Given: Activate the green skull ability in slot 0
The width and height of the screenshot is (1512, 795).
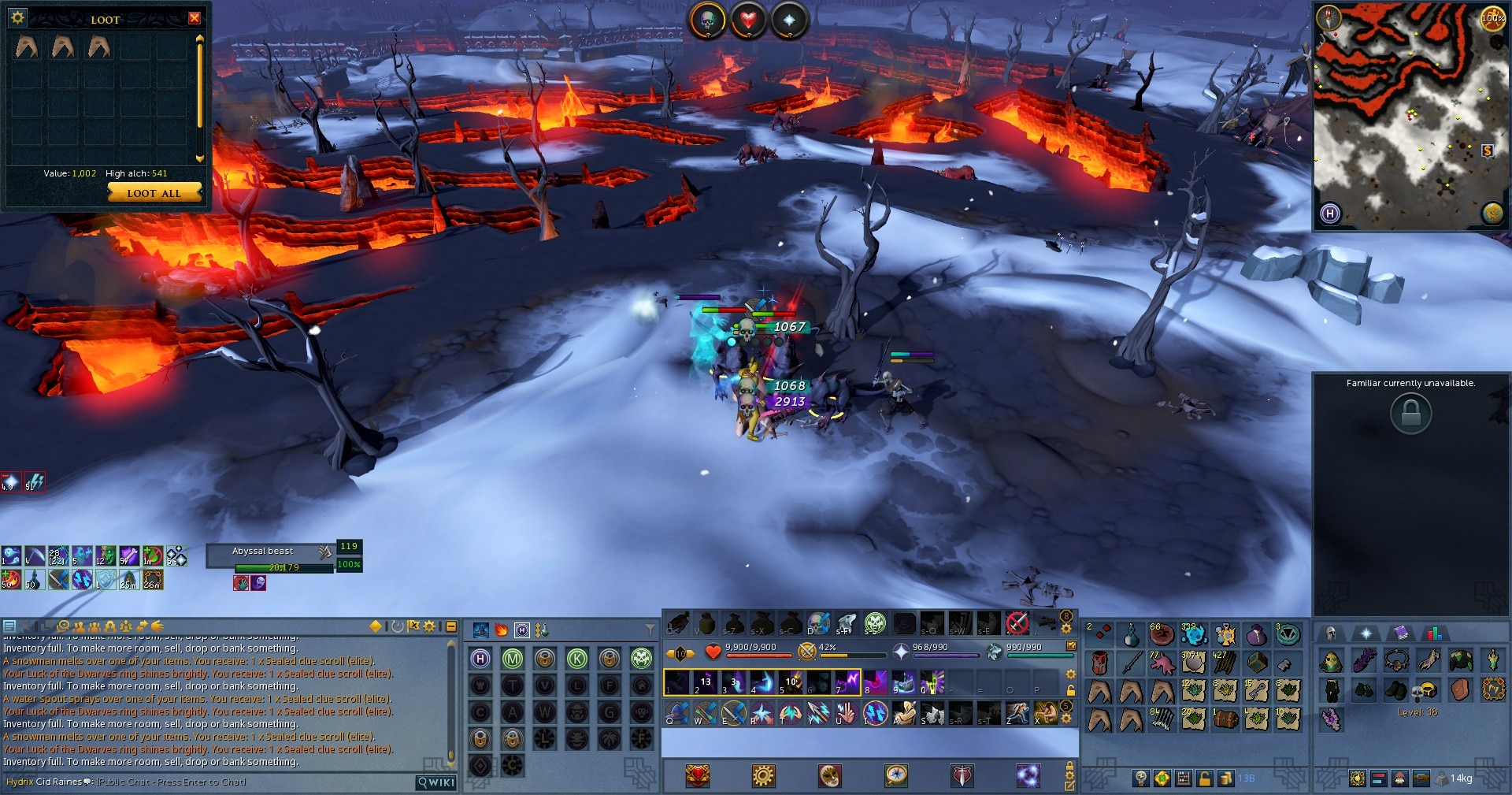Looking at the screenshot, I should click(932, 682).
